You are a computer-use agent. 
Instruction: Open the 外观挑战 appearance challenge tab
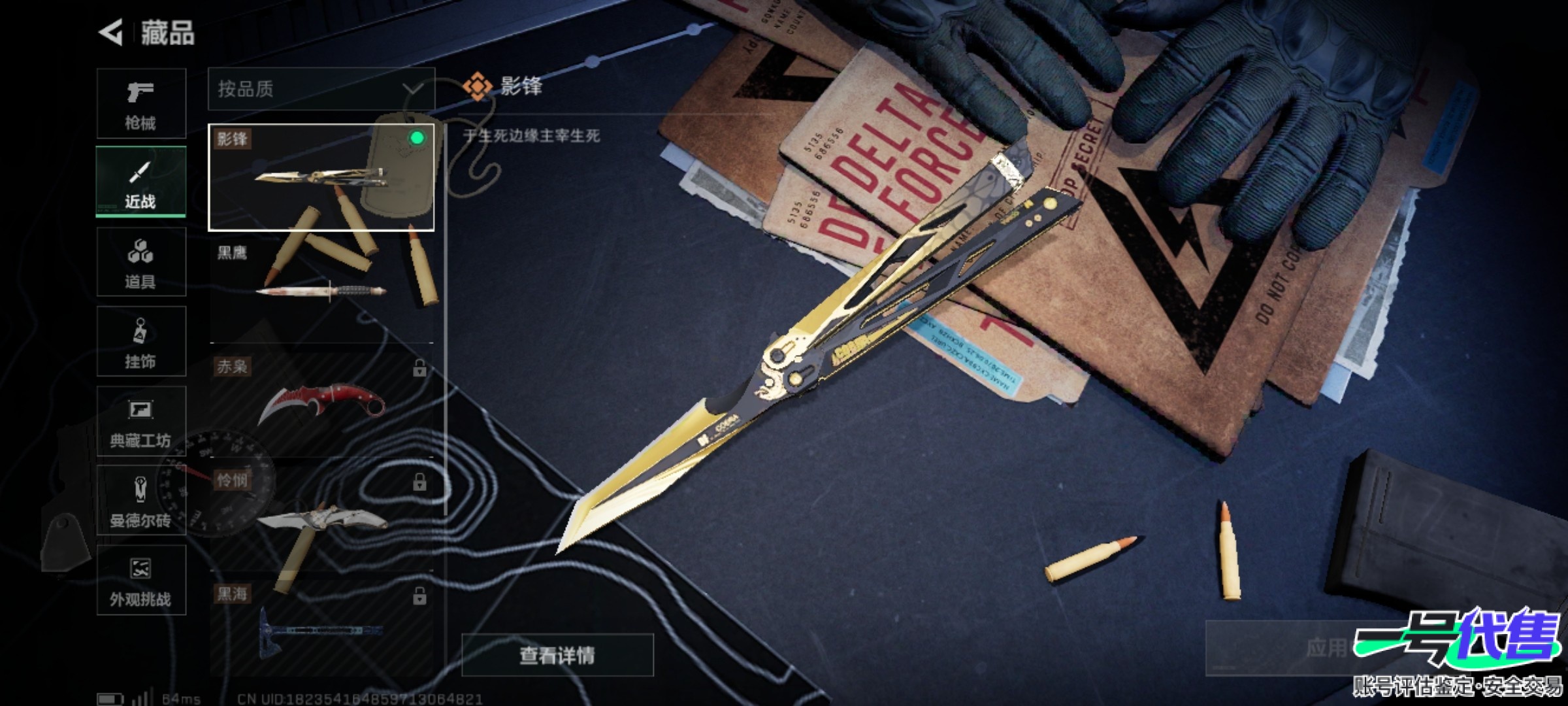pos(141,581)
